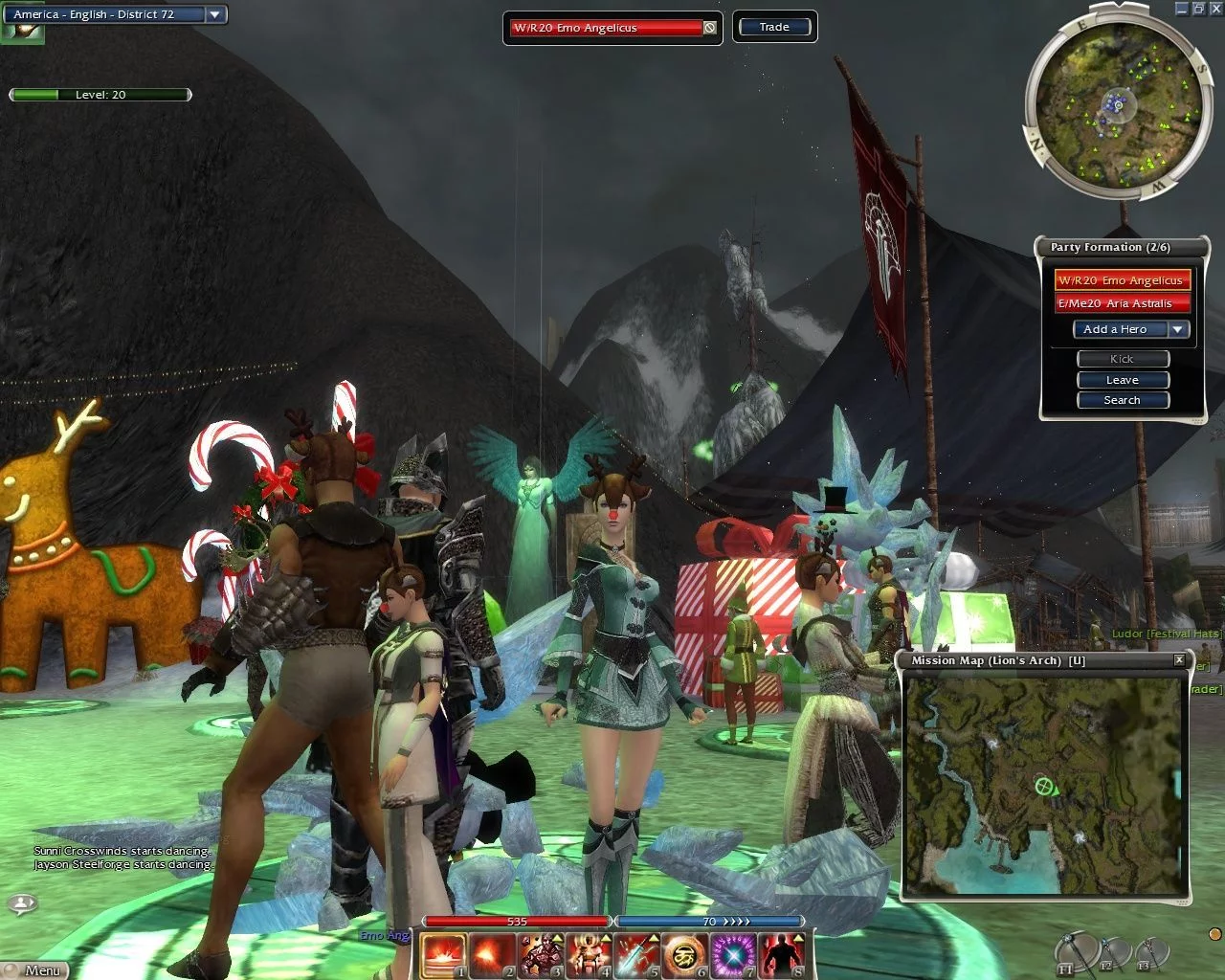Click the Lion's Arch mission map
The height and width of the screenshot is (980, 1225).
pyautogui.click(x=1045, y=785)
